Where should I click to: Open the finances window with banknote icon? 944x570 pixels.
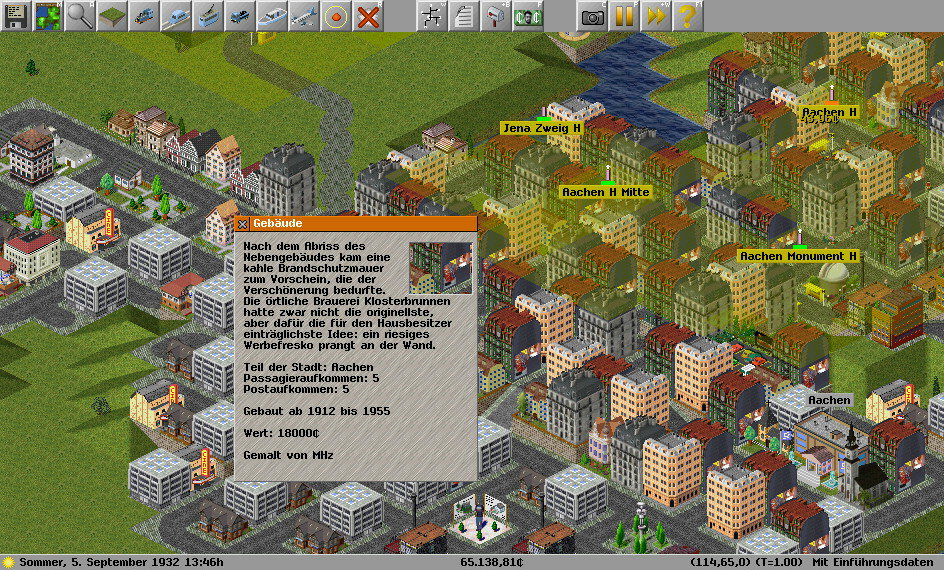tap(528, 15)
